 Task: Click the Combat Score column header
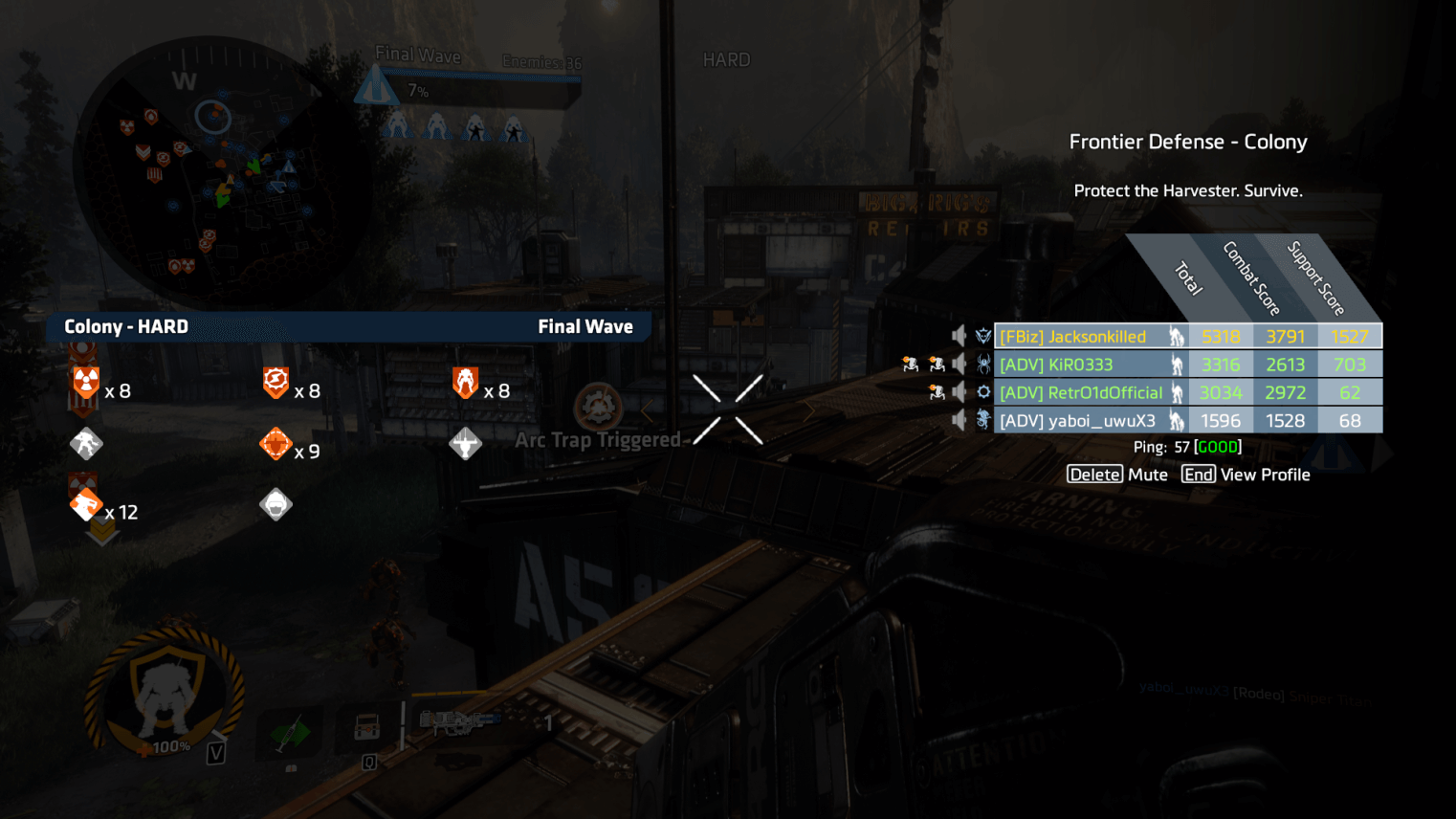pyautogui.click(x=1251, y=278)
